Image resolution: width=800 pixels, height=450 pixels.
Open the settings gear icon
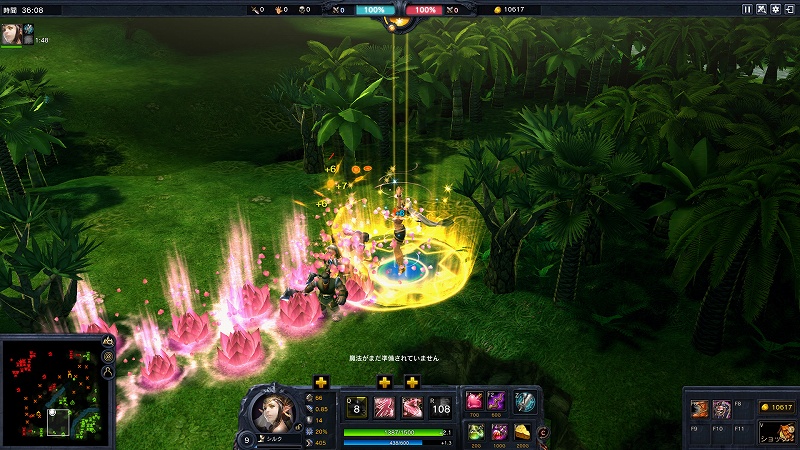(x=775, y=9)
